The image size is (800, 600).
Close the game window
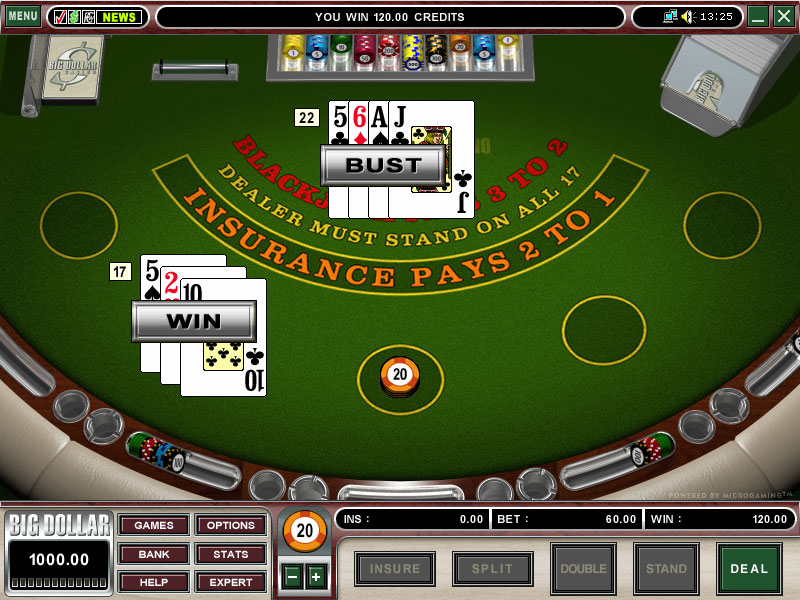pyautogui.click(x=783, y=16)
